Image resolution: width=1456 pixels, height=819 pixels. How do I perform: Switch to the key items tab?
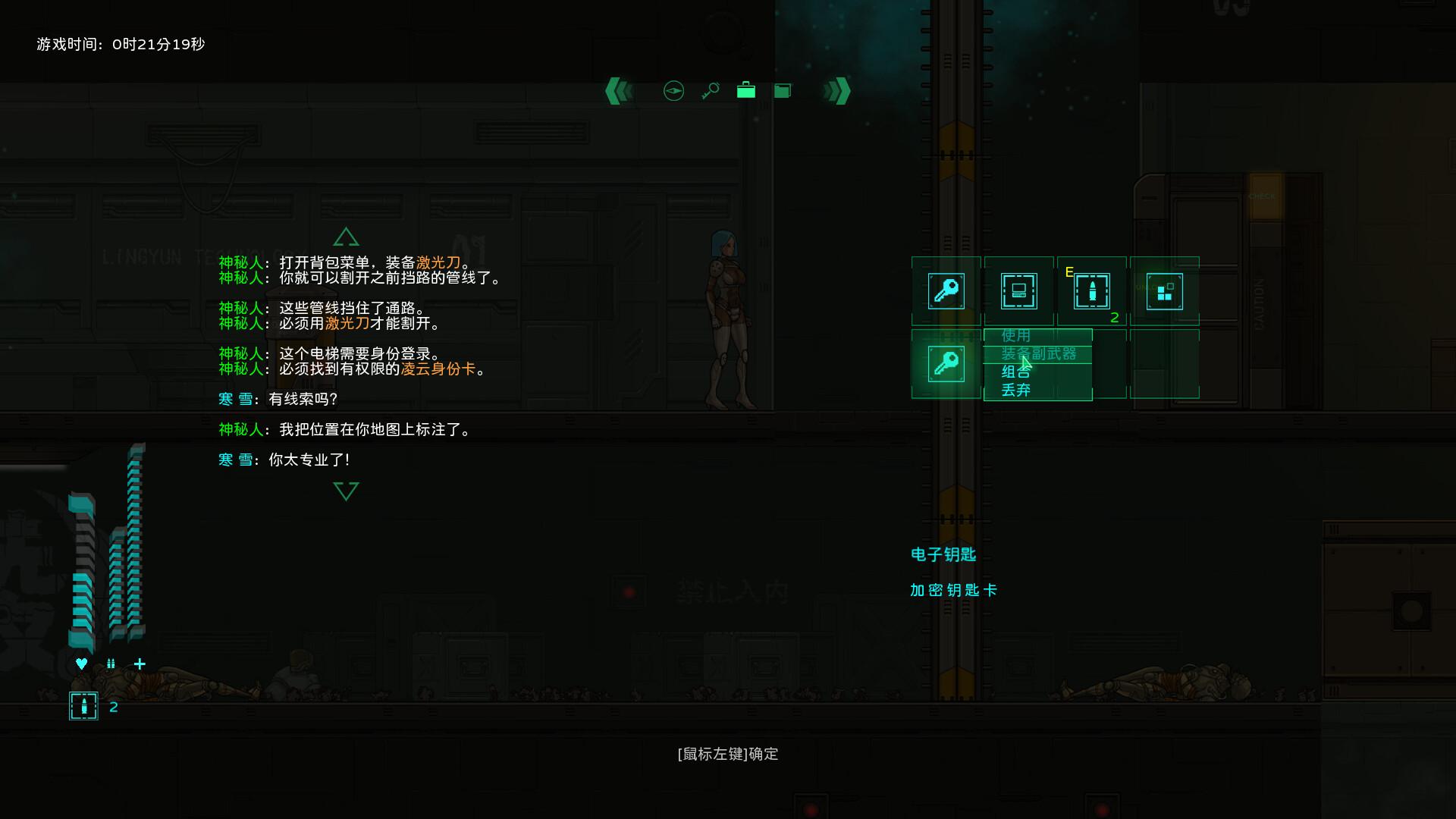tap(710, 91)
